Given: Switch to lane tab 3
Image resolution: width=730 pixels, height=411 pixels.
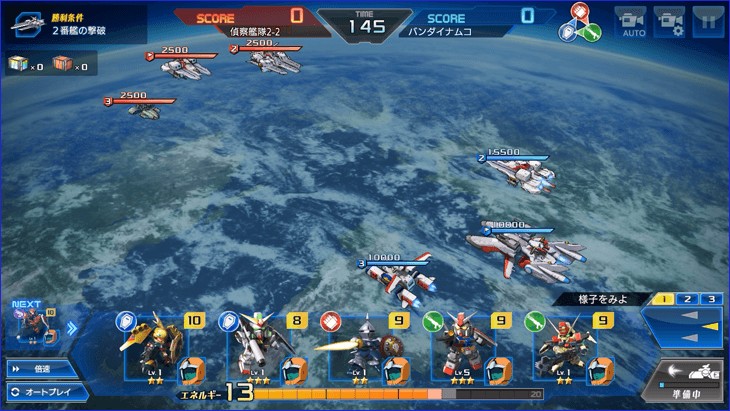Looking at the screenshot, I should 710,299.
